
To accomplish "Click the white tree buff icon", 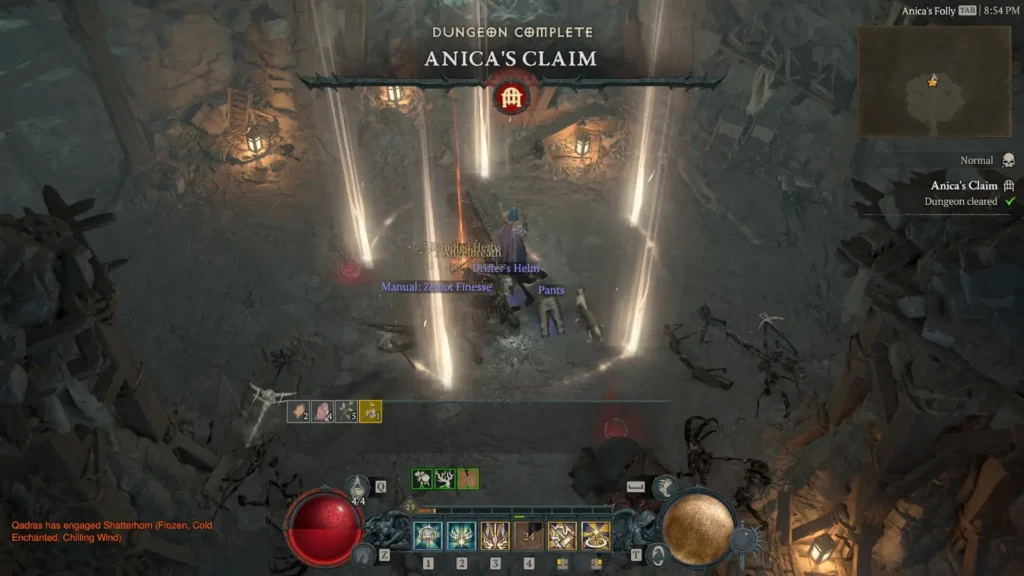I will tap(445, 479).
